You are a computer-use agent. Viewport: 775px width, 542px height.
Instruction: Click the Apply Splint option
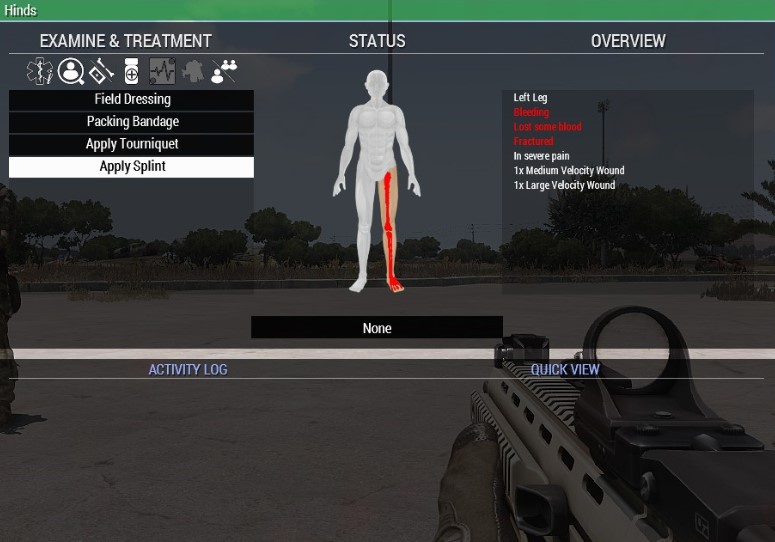tap(131, 167)
